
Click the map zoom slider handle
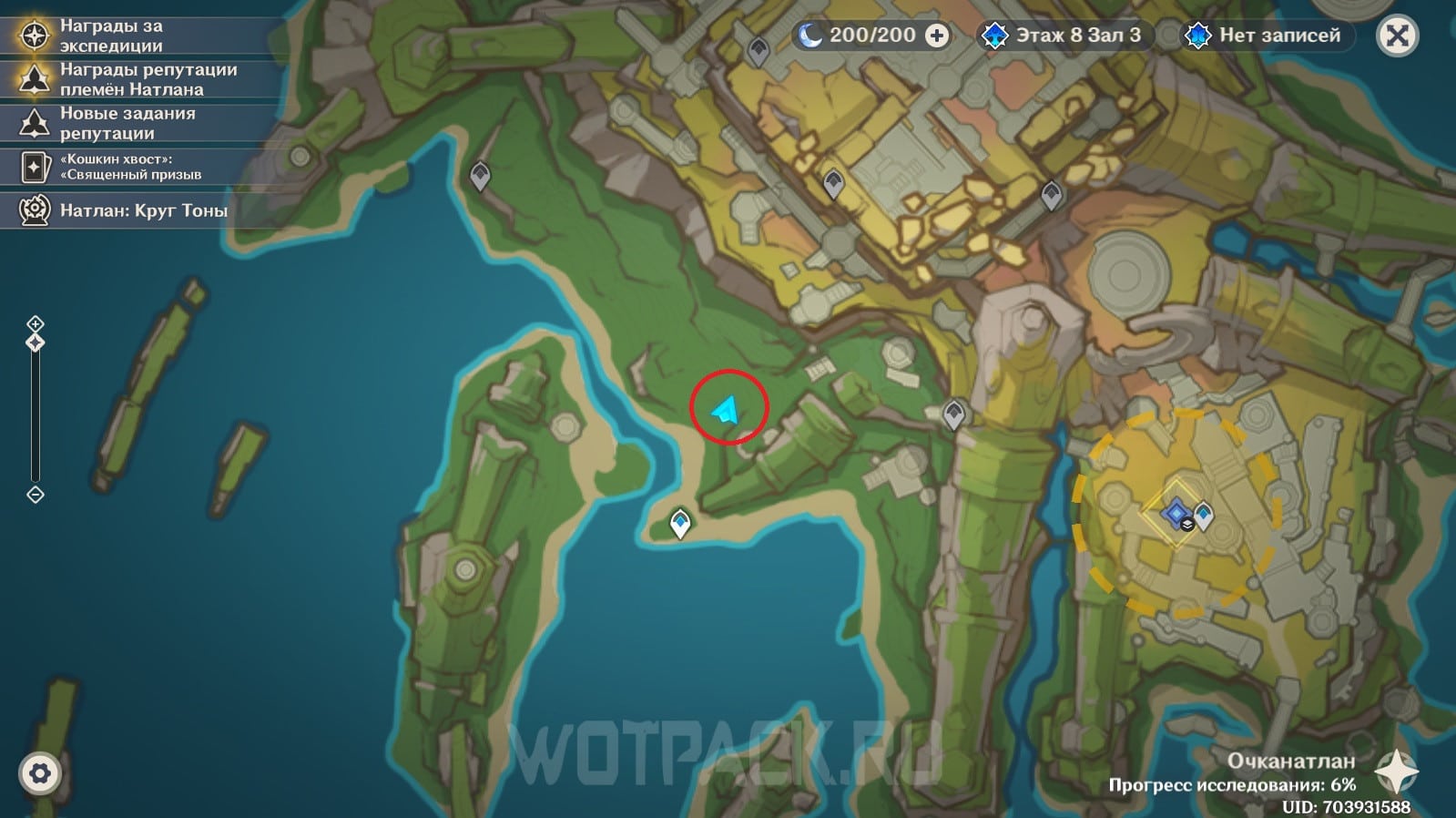pyautogui.click(x=35, y=343)
